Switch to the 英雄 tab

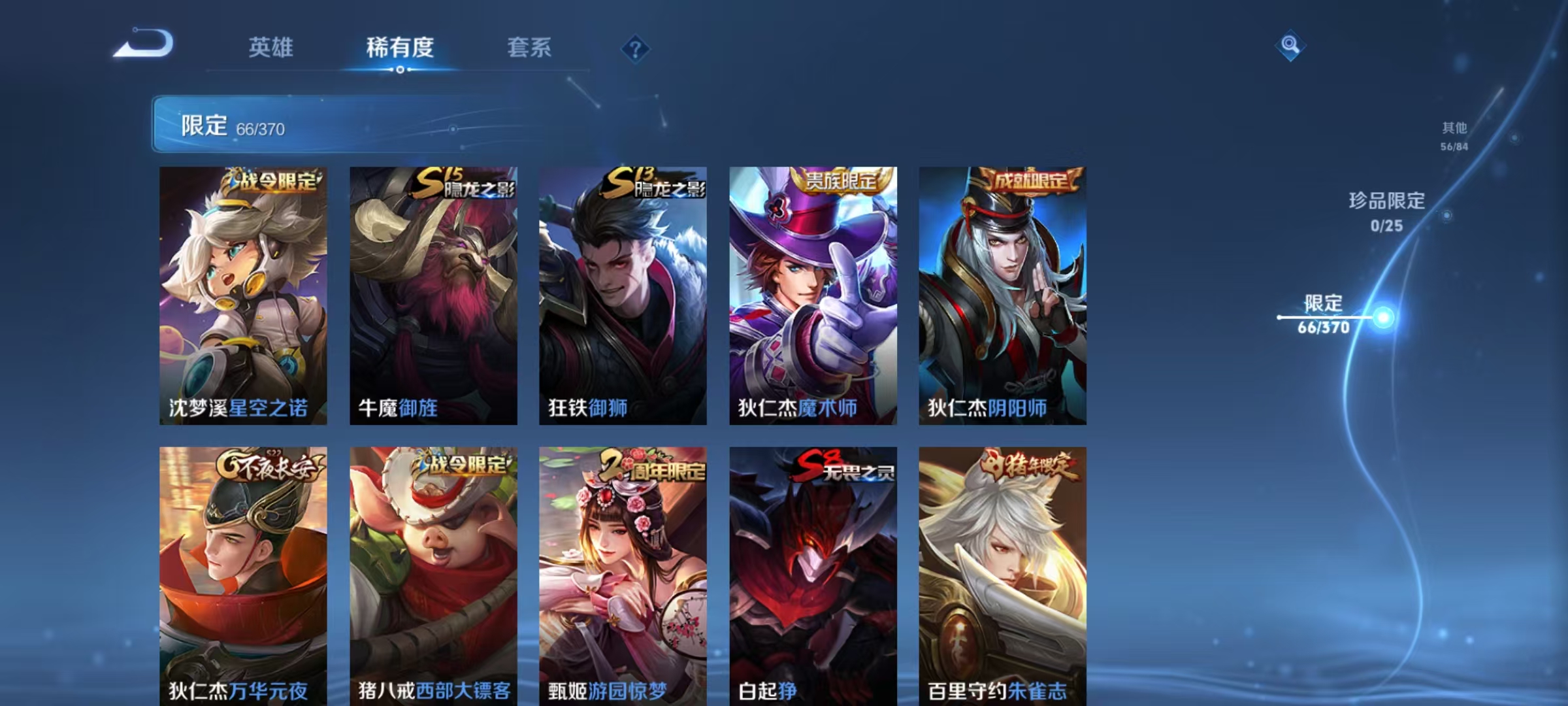[272, 48]
